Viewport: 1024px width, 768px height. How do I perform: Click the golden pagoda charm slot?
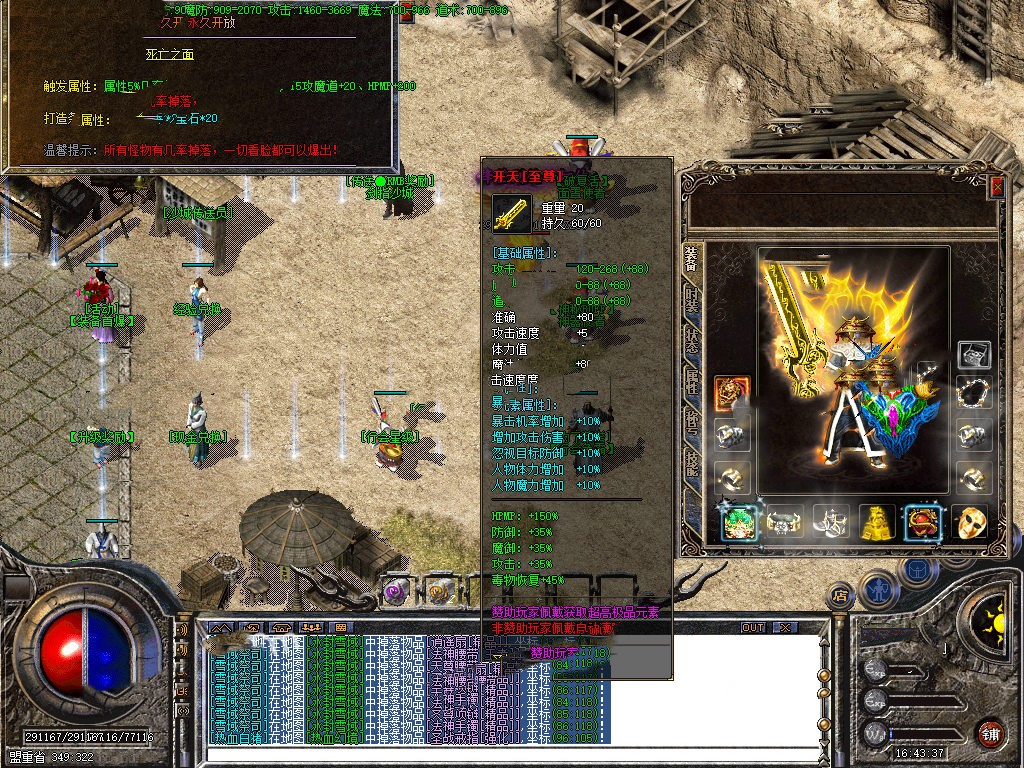click(877, 521)
